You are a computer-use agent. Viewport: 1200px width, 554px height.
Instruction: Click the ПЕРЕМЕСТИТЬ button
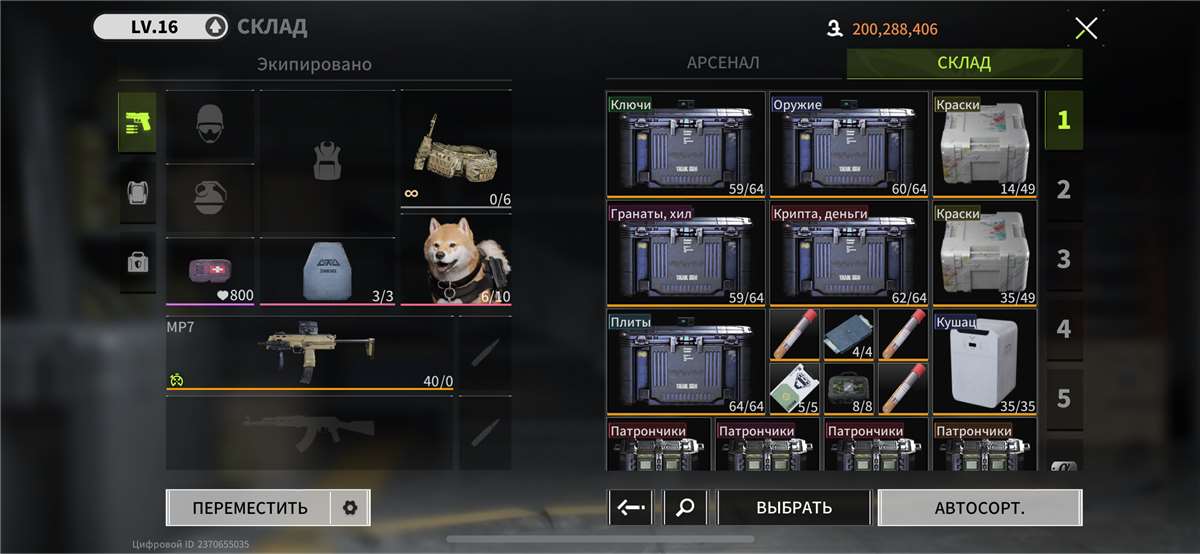(x=250, y=507)
